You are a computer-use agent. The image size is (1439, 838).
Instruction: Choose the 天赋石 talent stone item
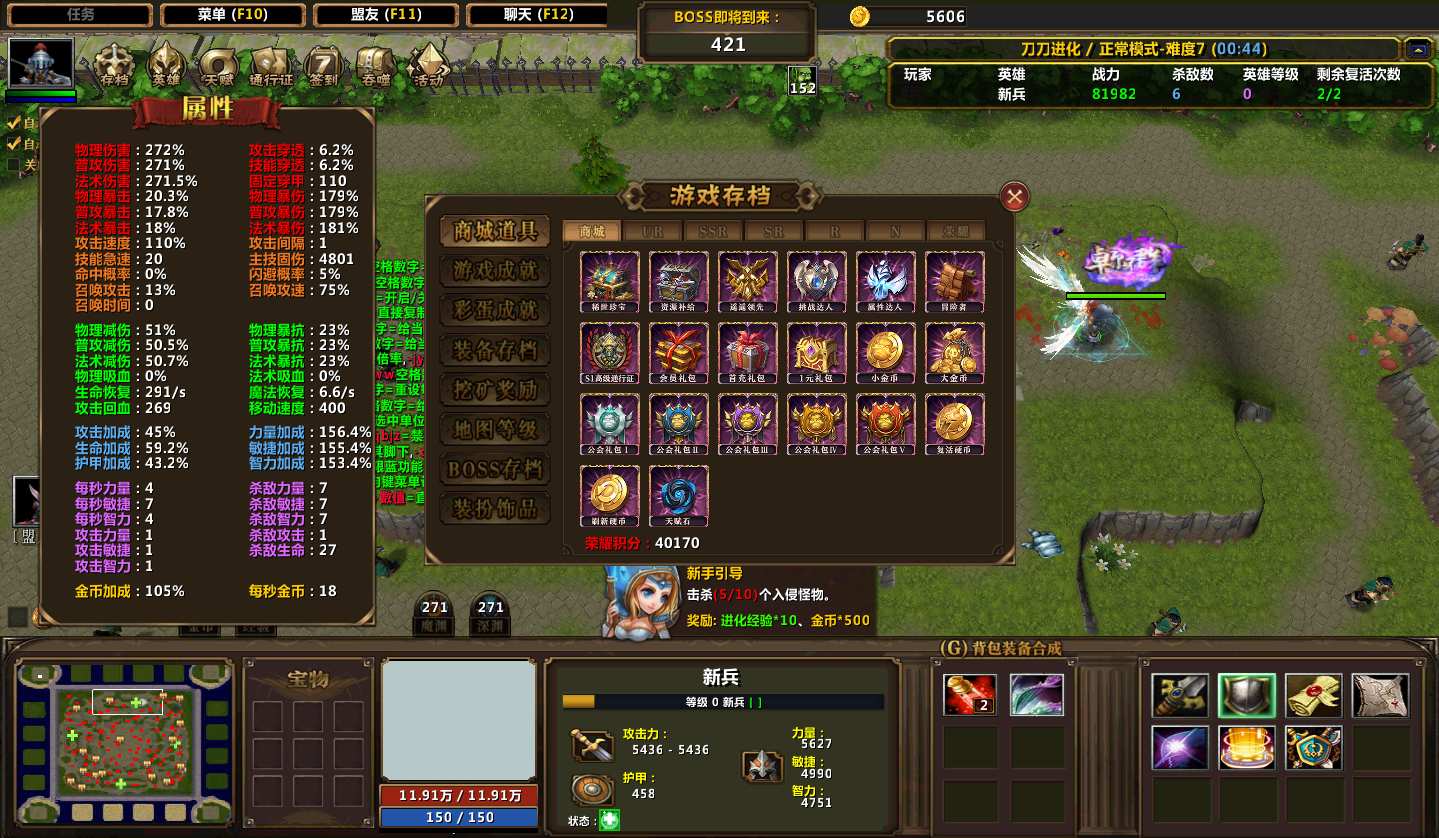point(679,493)
